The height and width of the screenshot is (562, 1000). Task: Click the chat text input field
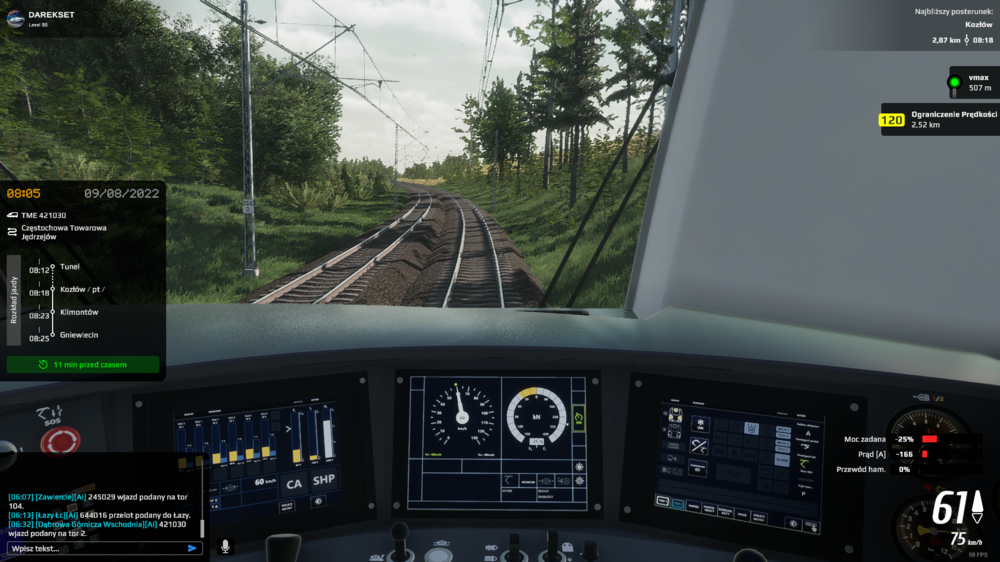(x=95, y=548)
